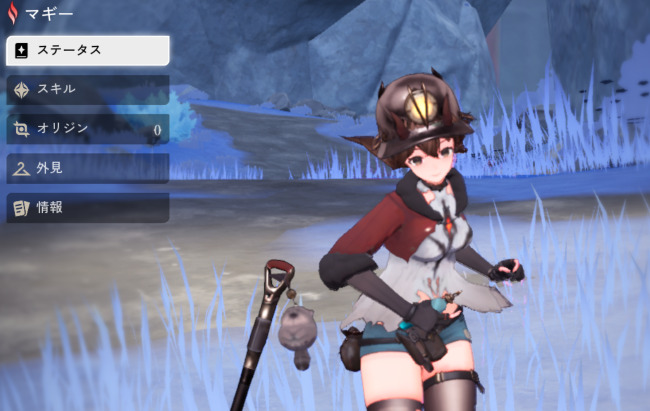Select the ステータス (Status) tab

point(87,50)
